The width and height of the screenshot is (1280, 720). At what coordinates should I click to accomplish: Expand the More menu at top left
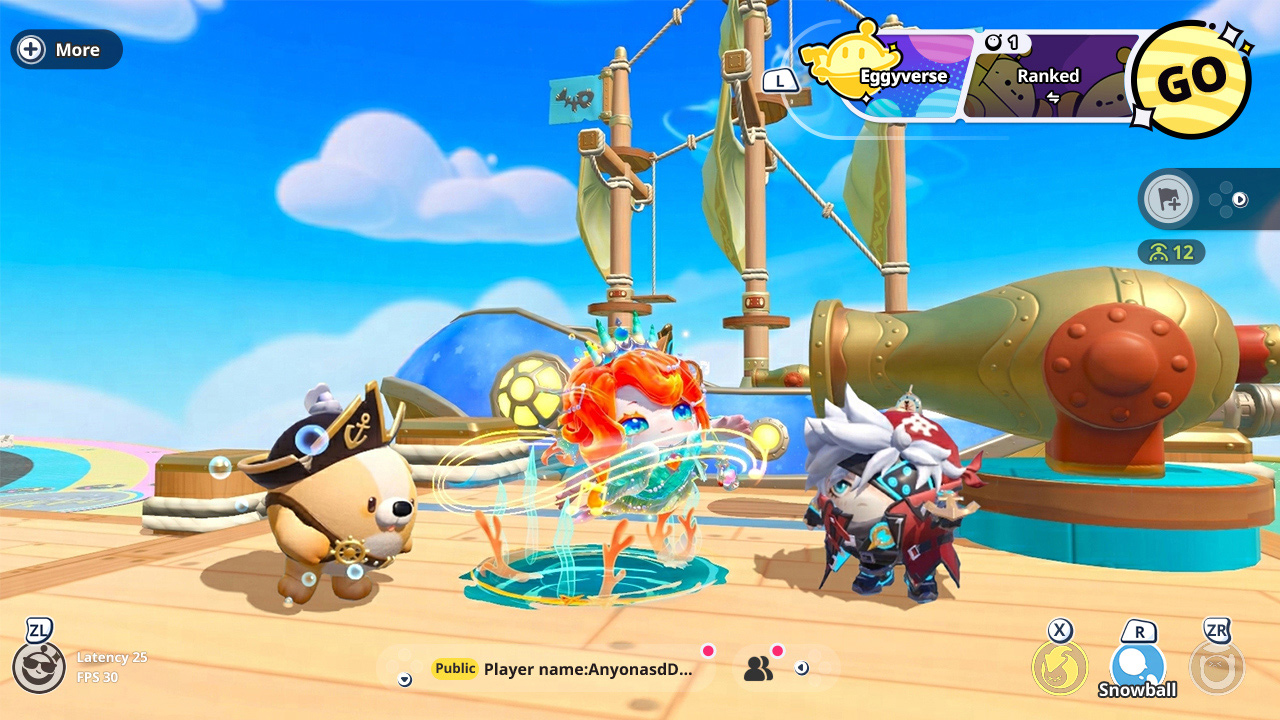65,49
